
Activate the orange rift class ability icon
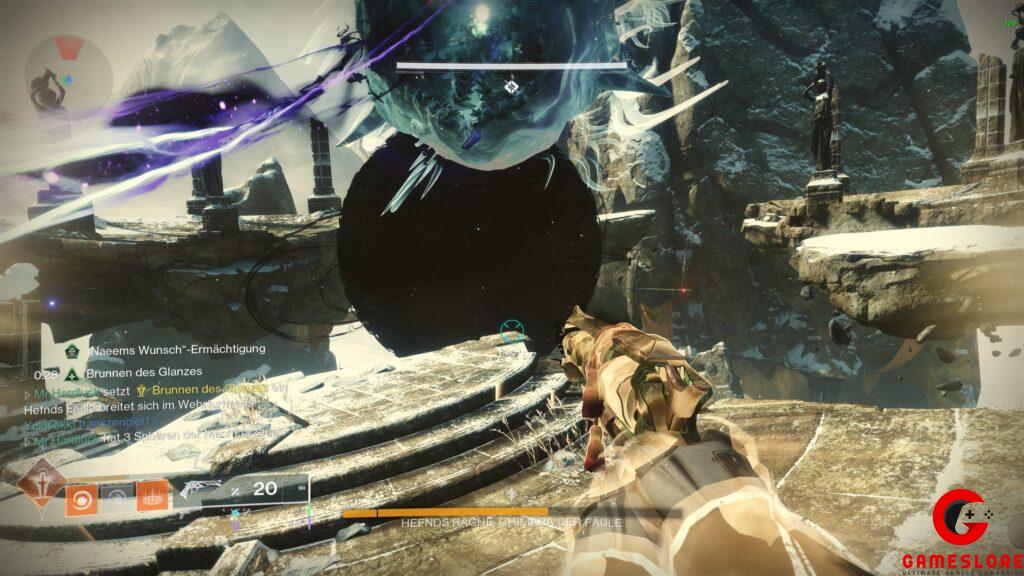(152, 498)
